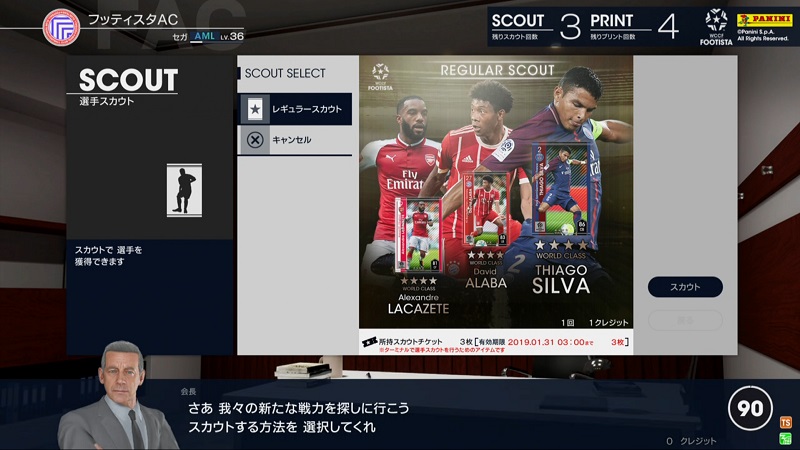
Task: Click the フッティスタAC club emblem
Action: [x=61, y=27]
